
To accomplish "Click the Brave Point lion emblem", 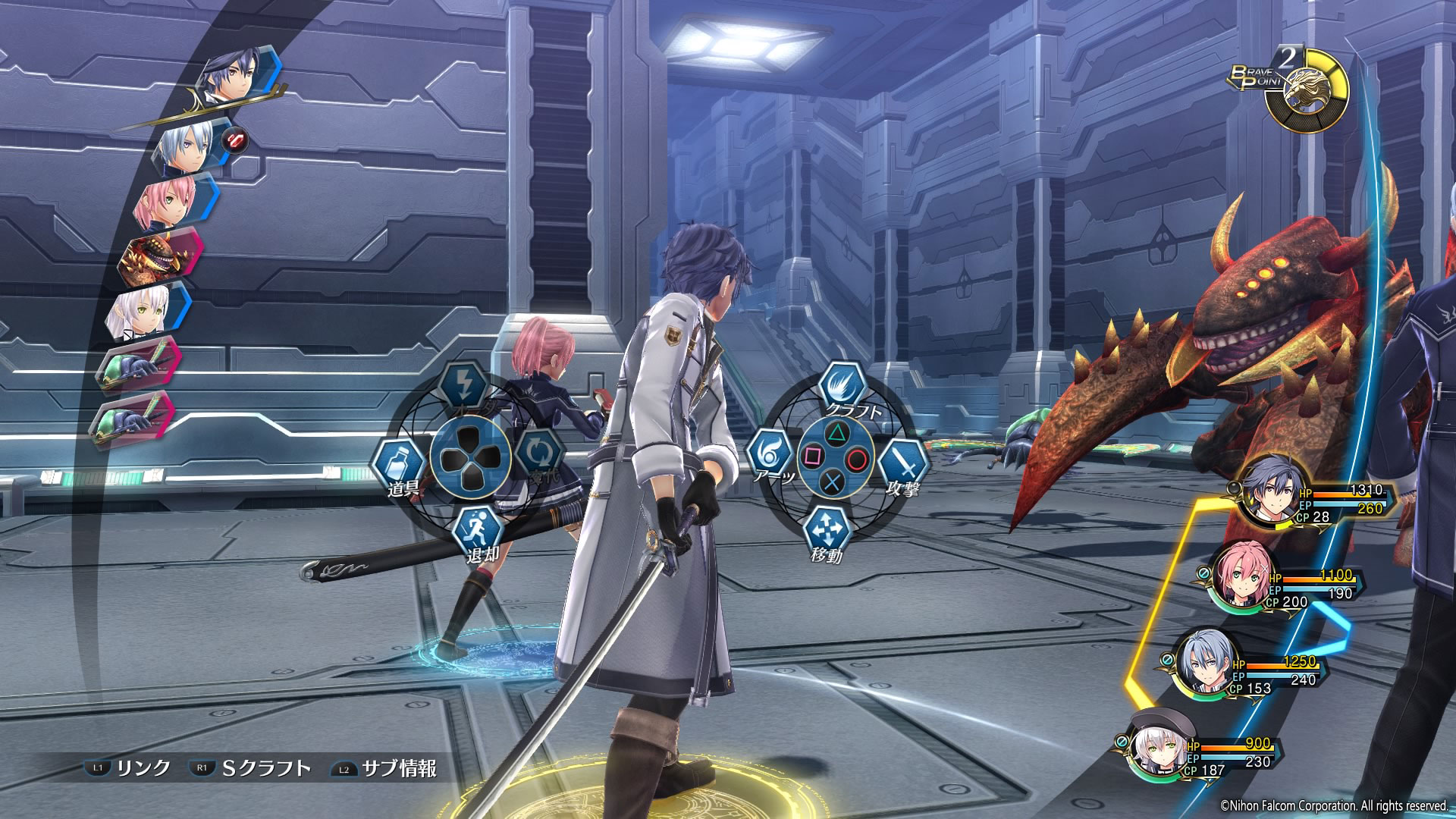I will (x=1307, y=90).
